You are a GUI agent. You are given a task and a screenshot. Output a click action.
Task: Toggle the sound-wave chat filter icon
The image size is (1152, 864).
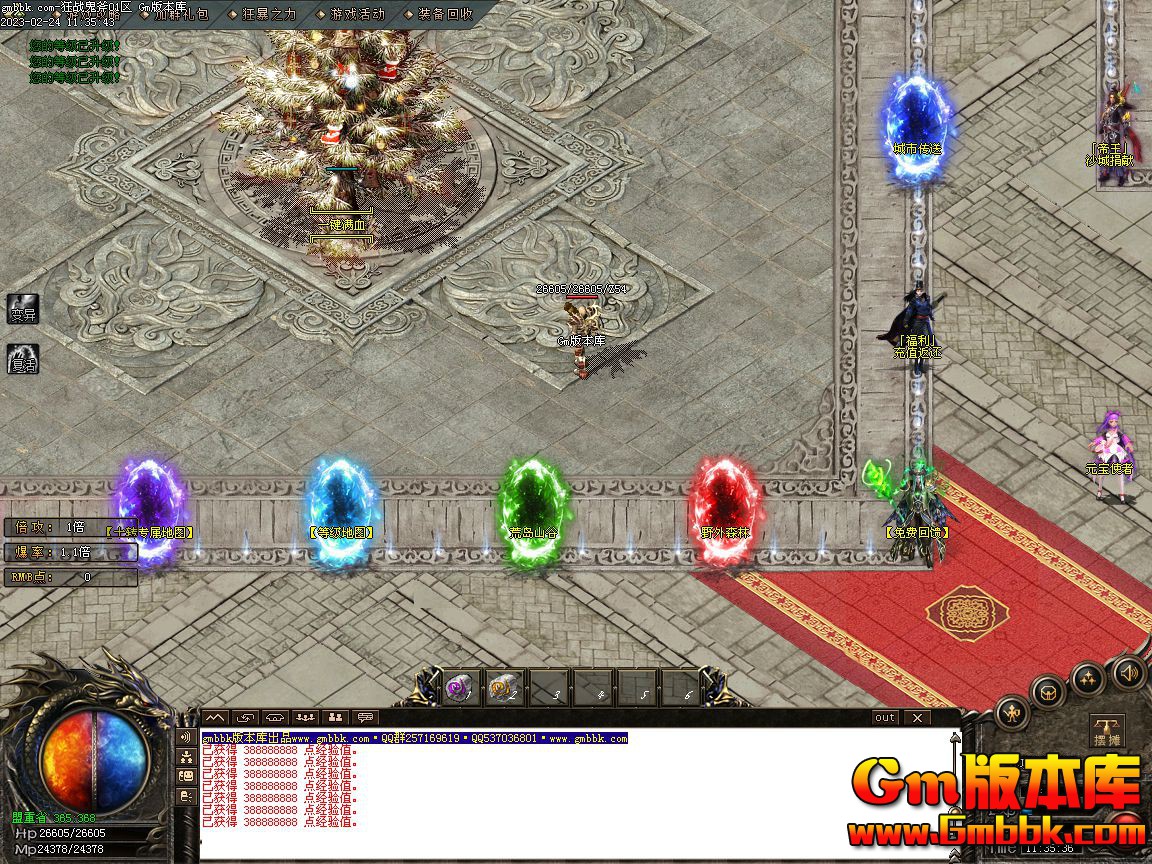tap(186, 737)
